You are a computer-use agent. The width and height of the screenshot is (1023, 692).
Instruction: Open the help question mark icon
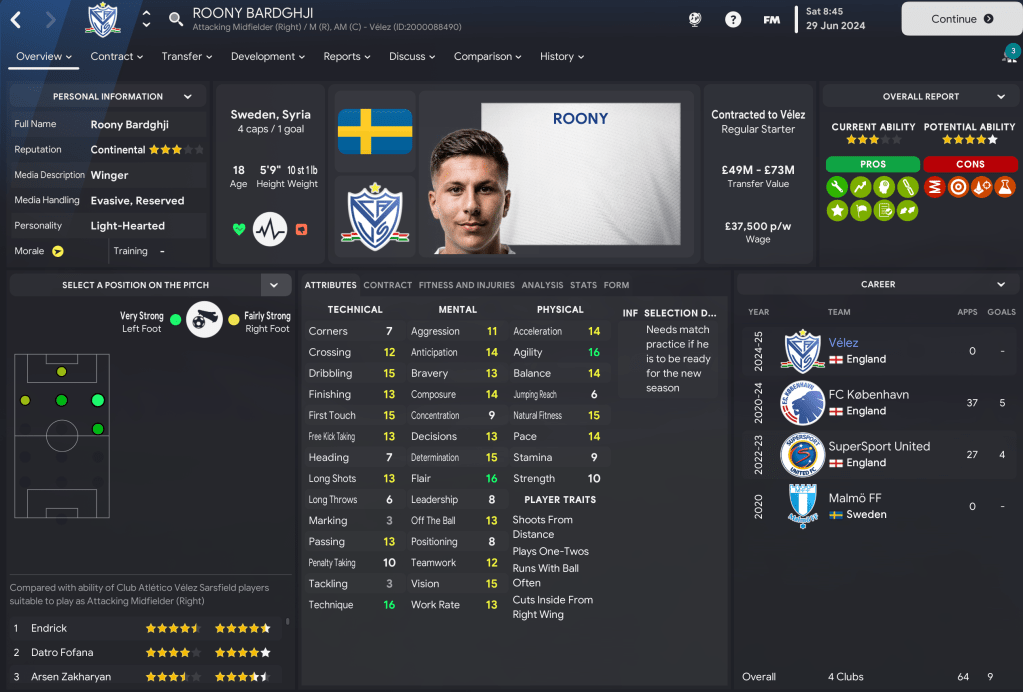click(x=733, y=19)
